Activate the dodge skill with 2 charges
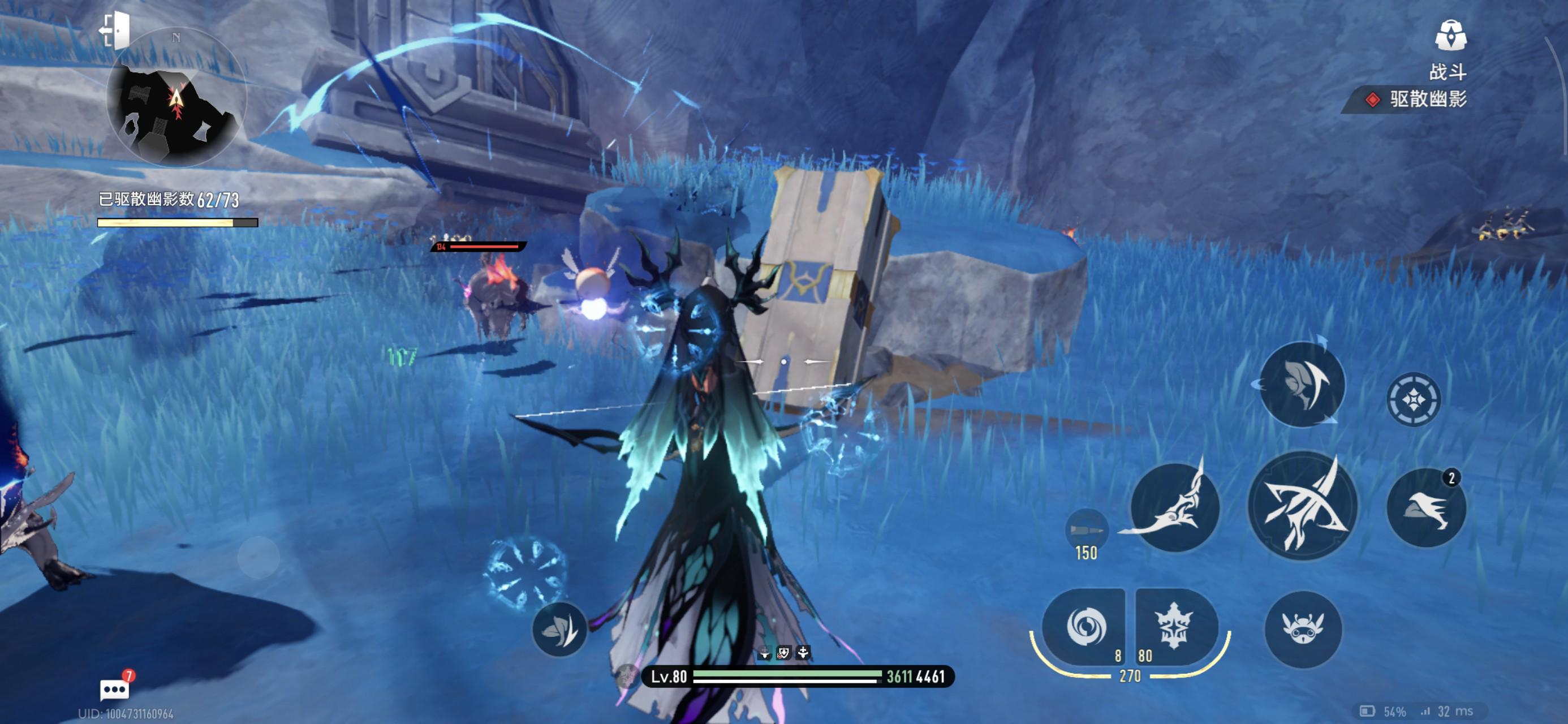1568x724 pixels. 1425,507
